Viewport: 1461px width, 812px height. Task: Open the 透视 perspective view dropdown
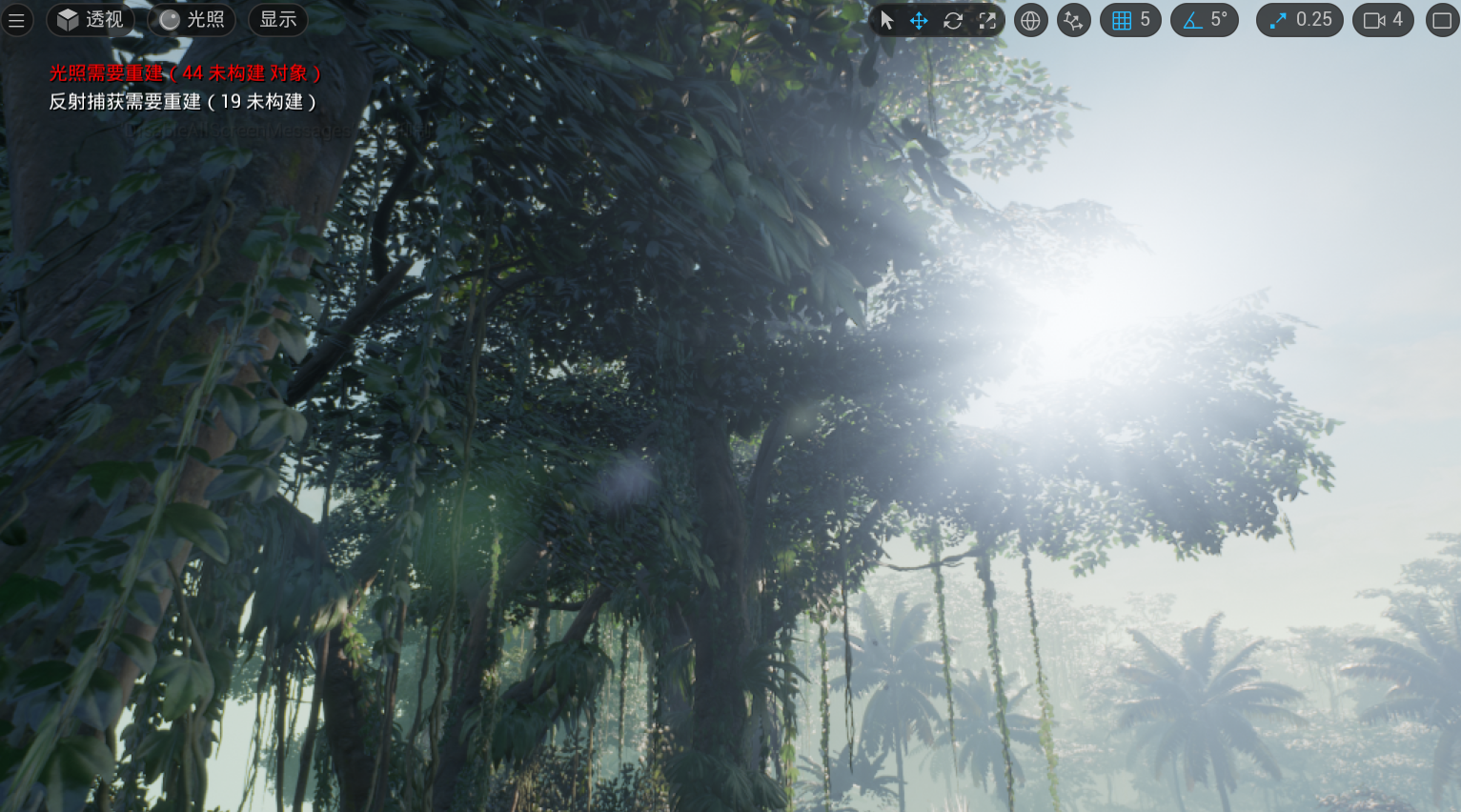click(x=91, y=20)
